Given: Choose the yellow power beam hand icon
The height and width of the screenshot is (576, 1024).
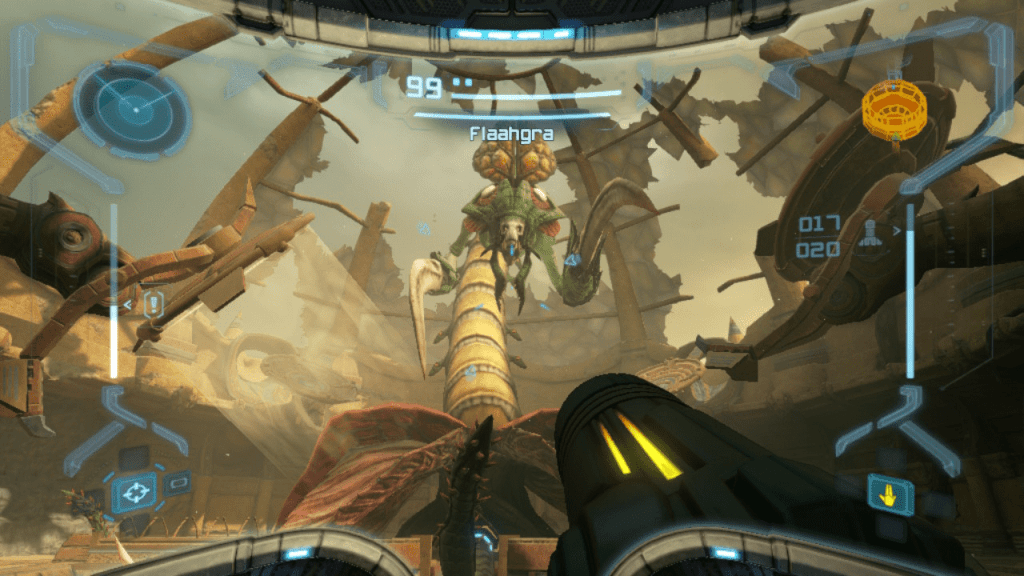Looking at the screenshot, I should point(889,493).
